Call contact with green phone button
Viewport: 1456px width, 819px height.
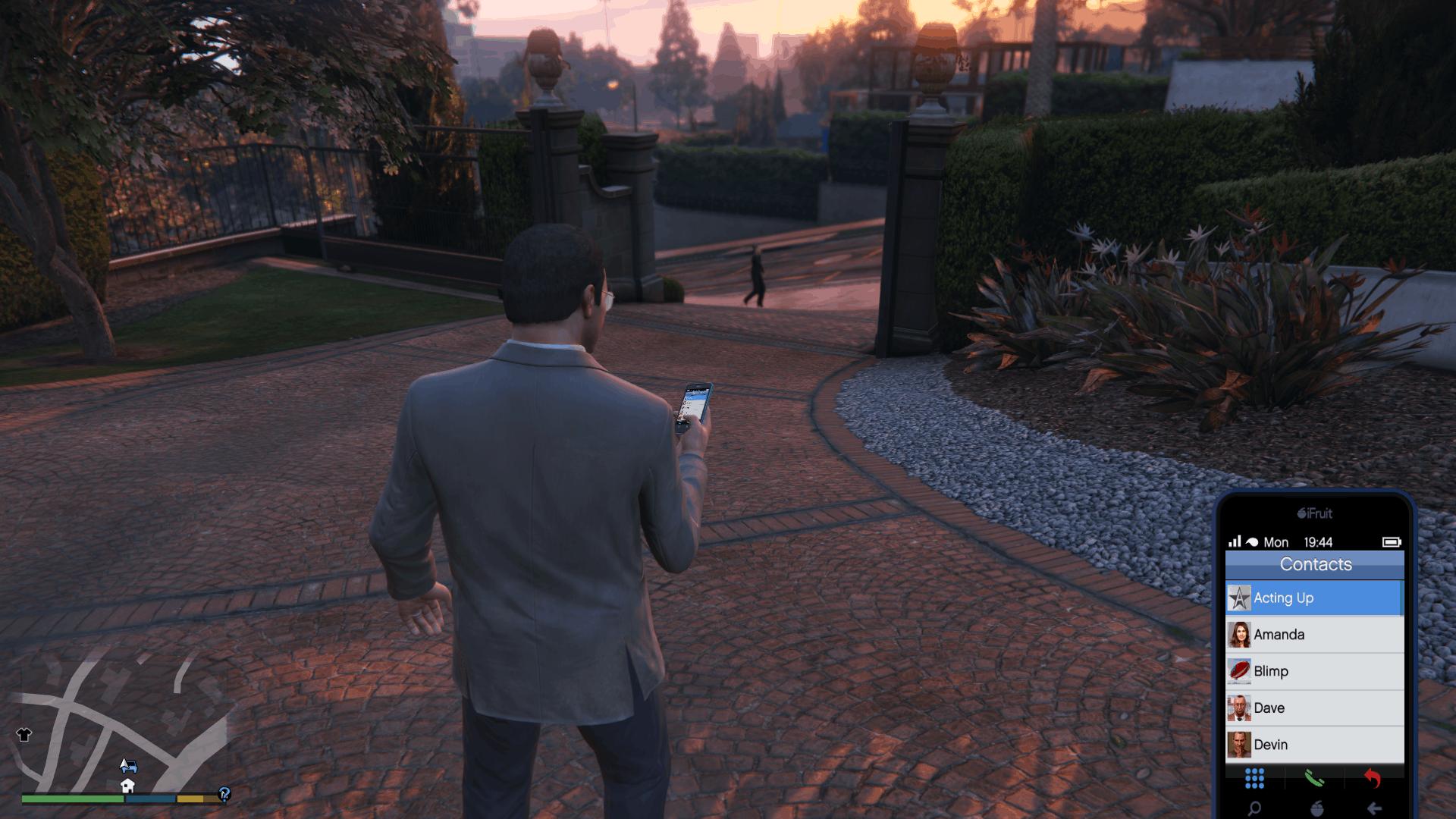click(x=1314, y=778)
